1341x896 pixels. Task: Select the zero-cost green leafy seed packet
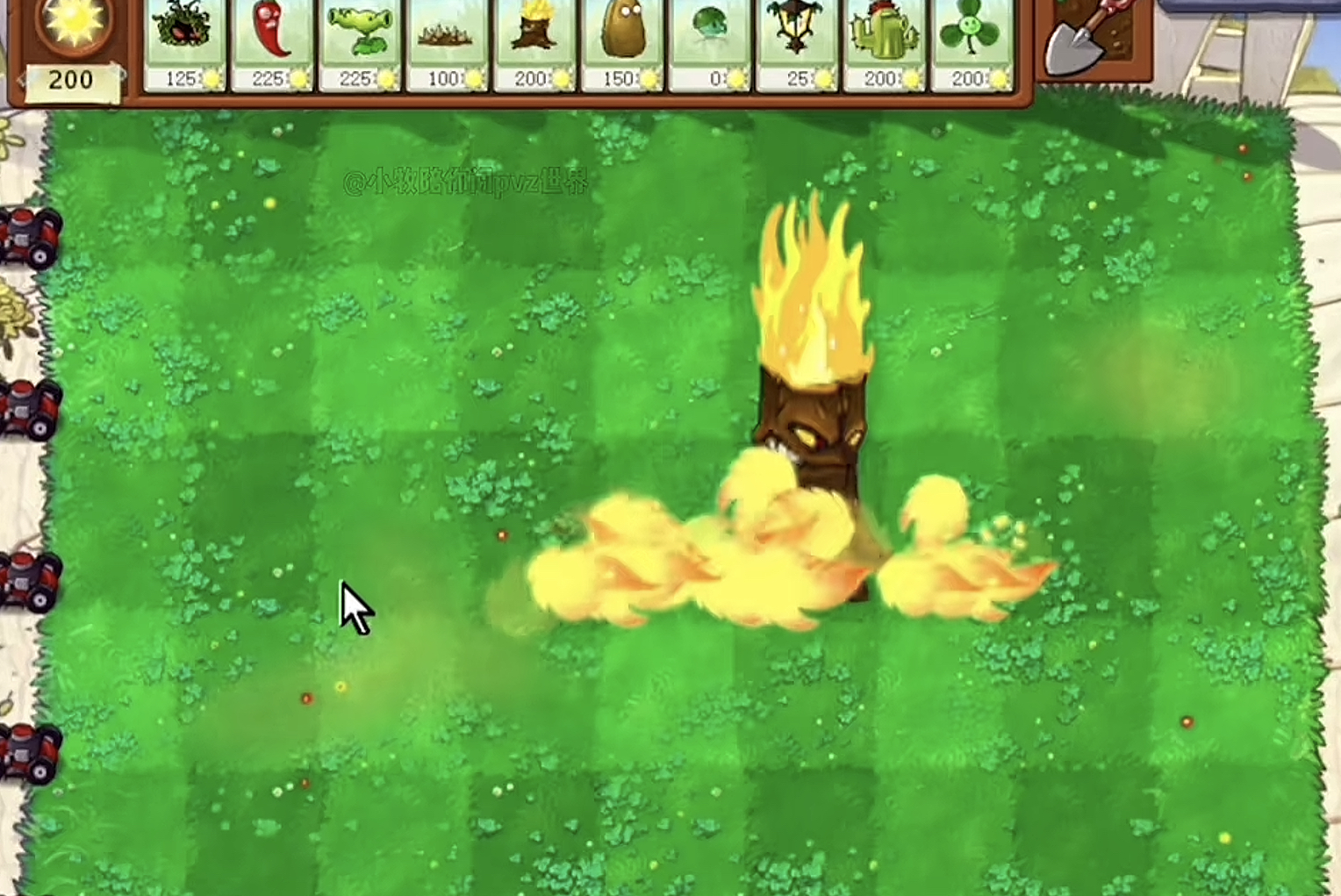pyautogui.click(x=710, y=42)
